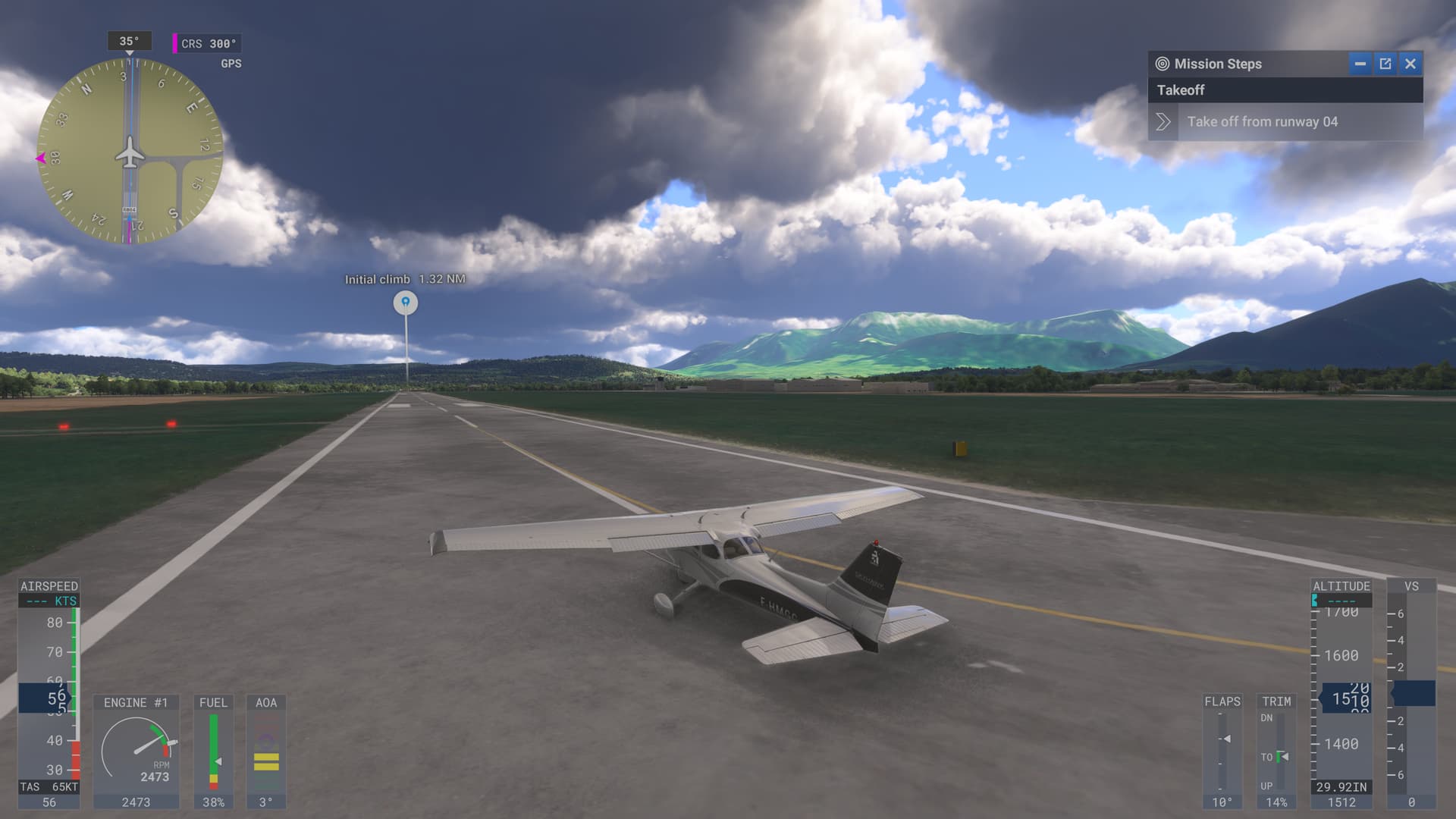The width and height of the screenshot is (1456, 819).
Task: Click the Initial climb waypoint marker
Action: pyautogui.click(x=406, y=301)
